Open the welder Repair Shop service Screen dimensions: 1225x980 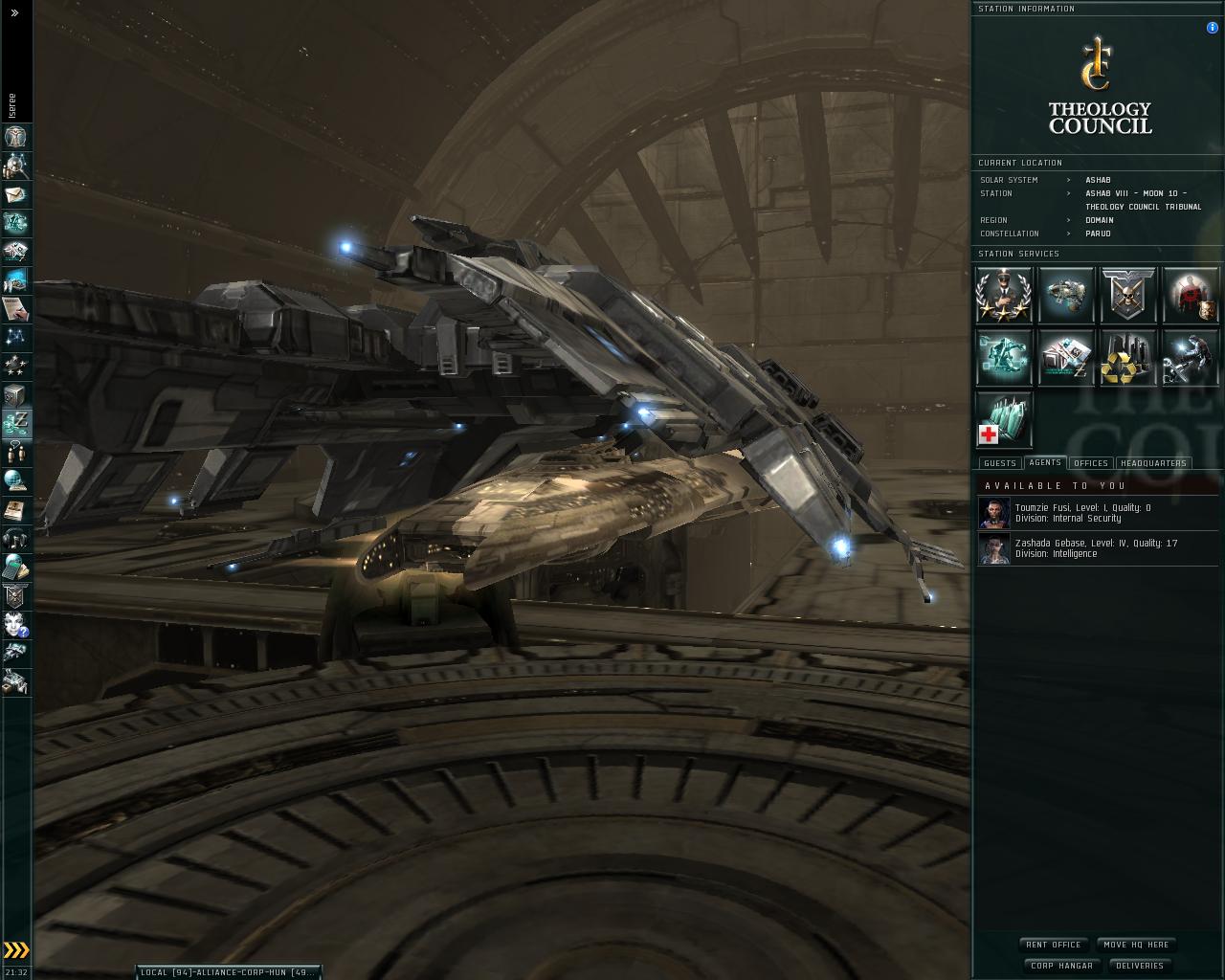1190,357
